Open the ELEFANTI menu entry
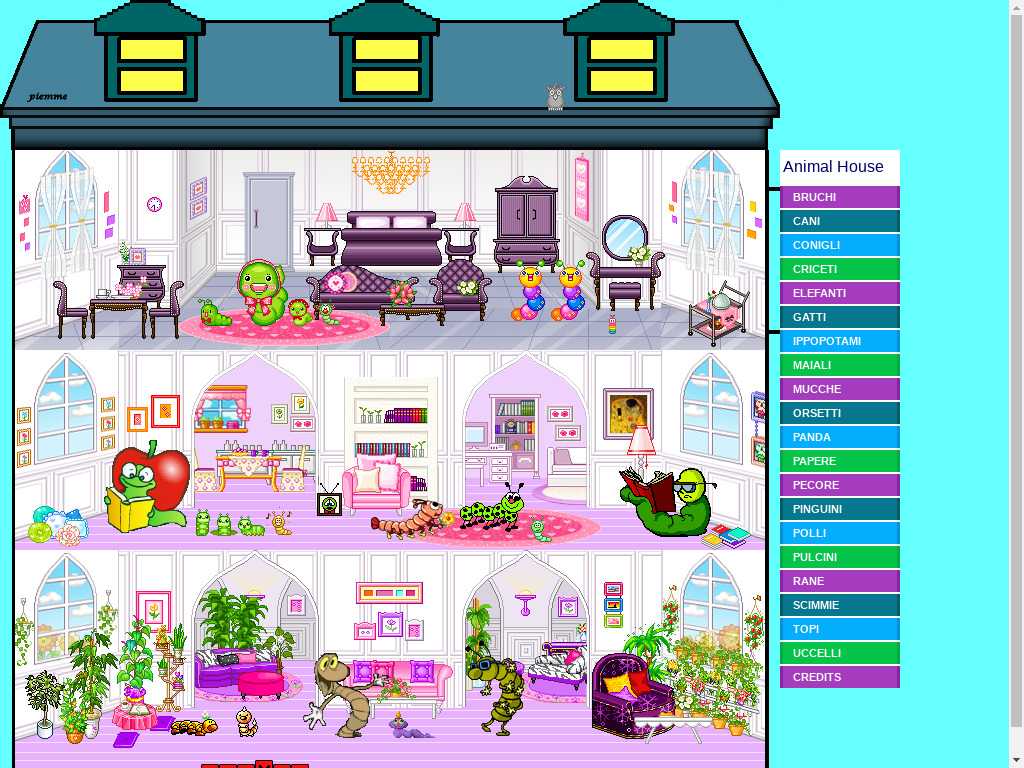 tap(839, 293)
